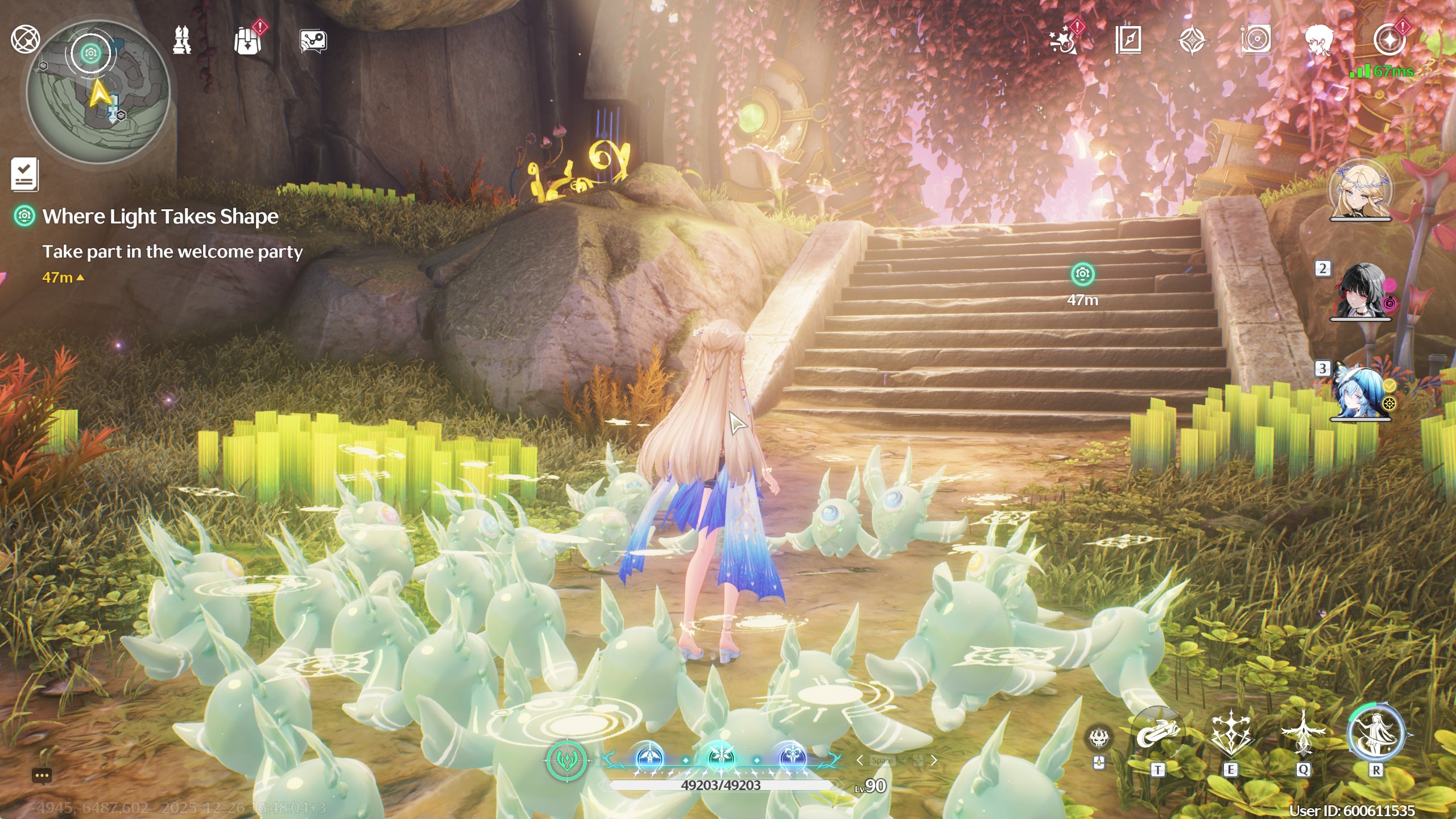Click the globe icon beside the minimap

click(25, 39)
